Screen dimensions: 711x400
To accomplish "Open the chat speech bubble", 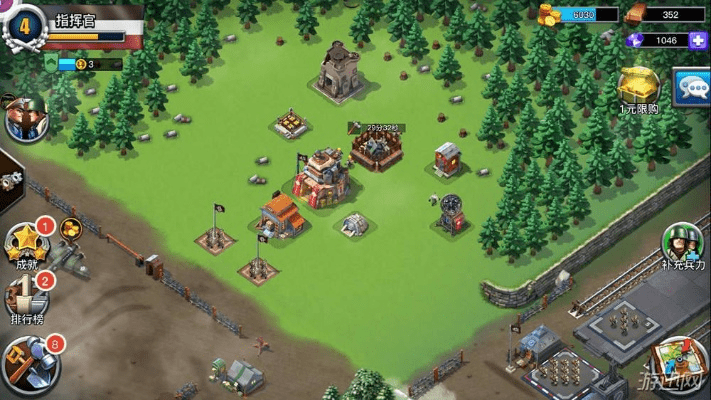I will point(693,89).
